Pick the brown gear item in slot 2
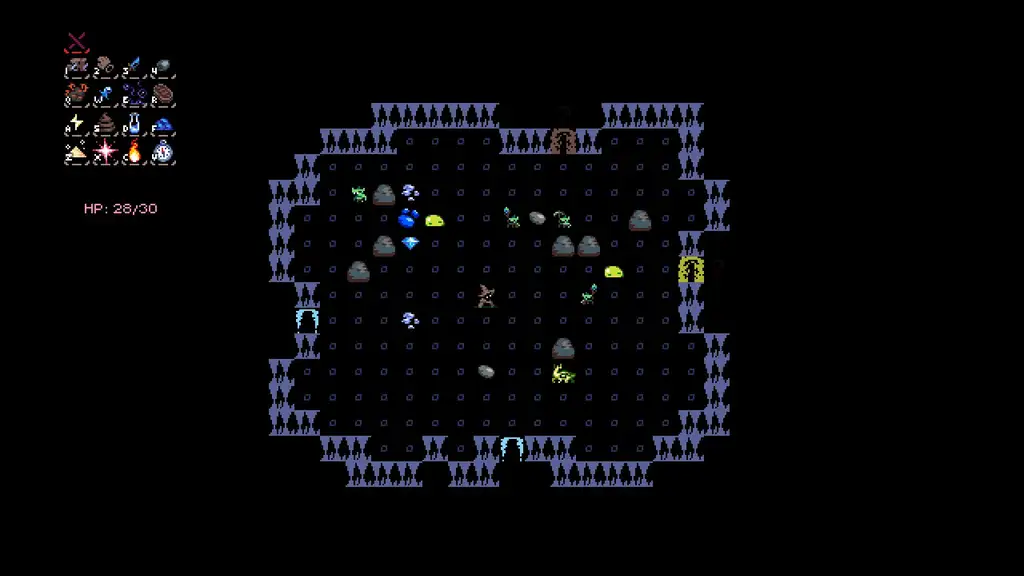This screenshot has height=576, width=1024. (x=105, y=67)
